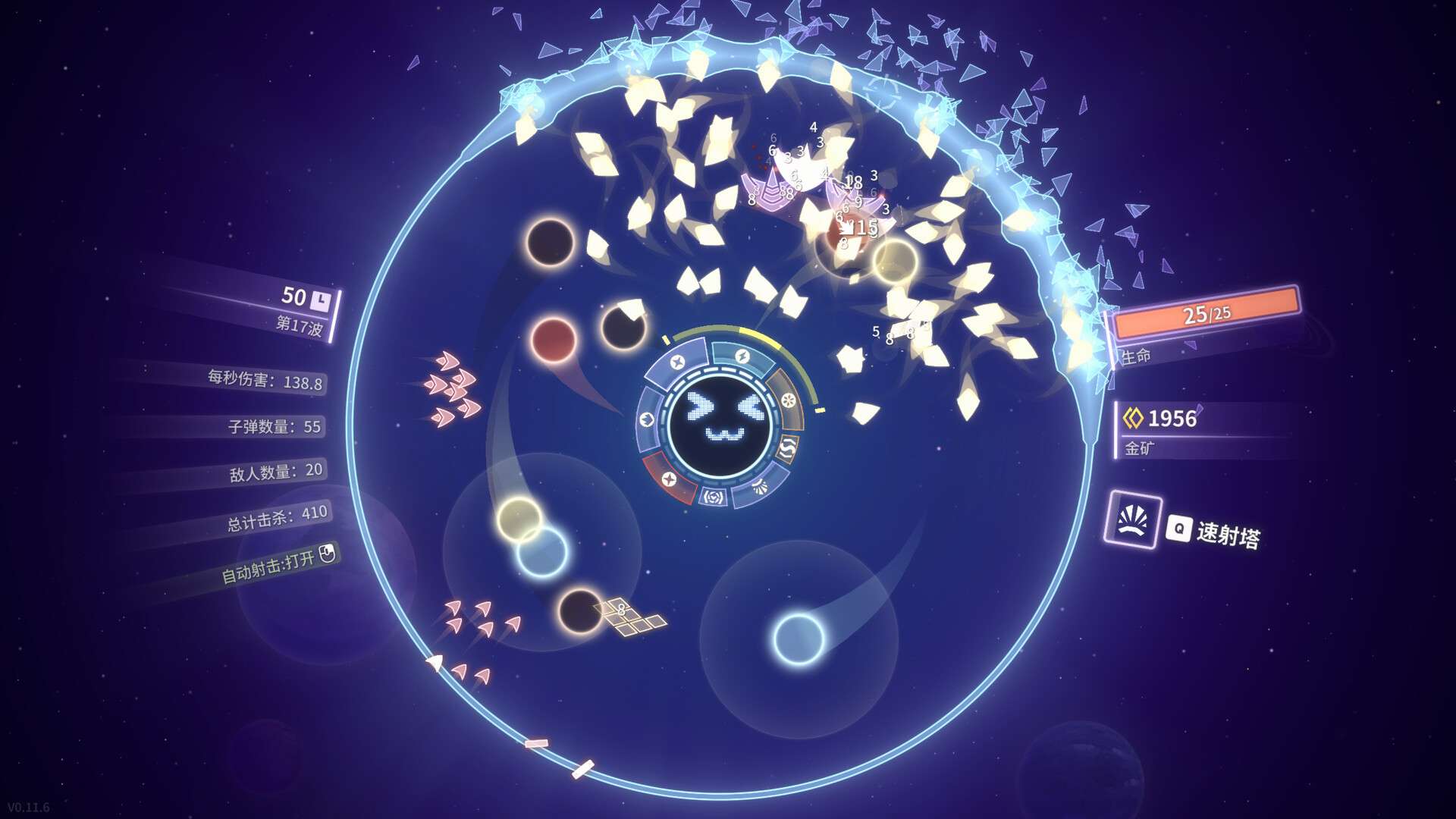This screenshot has width=1456, height=819.
Task: Click the target segment below the core face
Action: [713, 497]
